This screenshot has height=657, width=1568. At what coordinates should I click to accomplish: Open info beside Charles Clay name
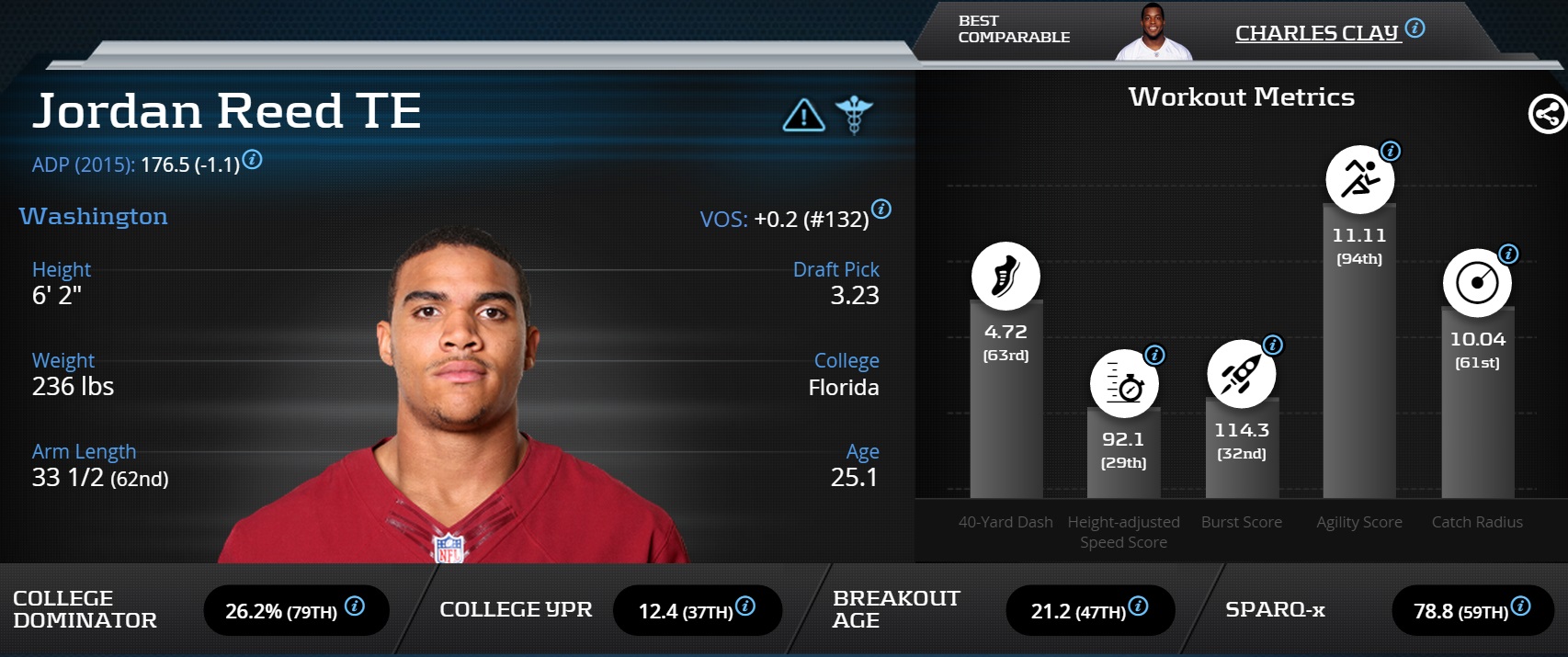(1415, 28)
